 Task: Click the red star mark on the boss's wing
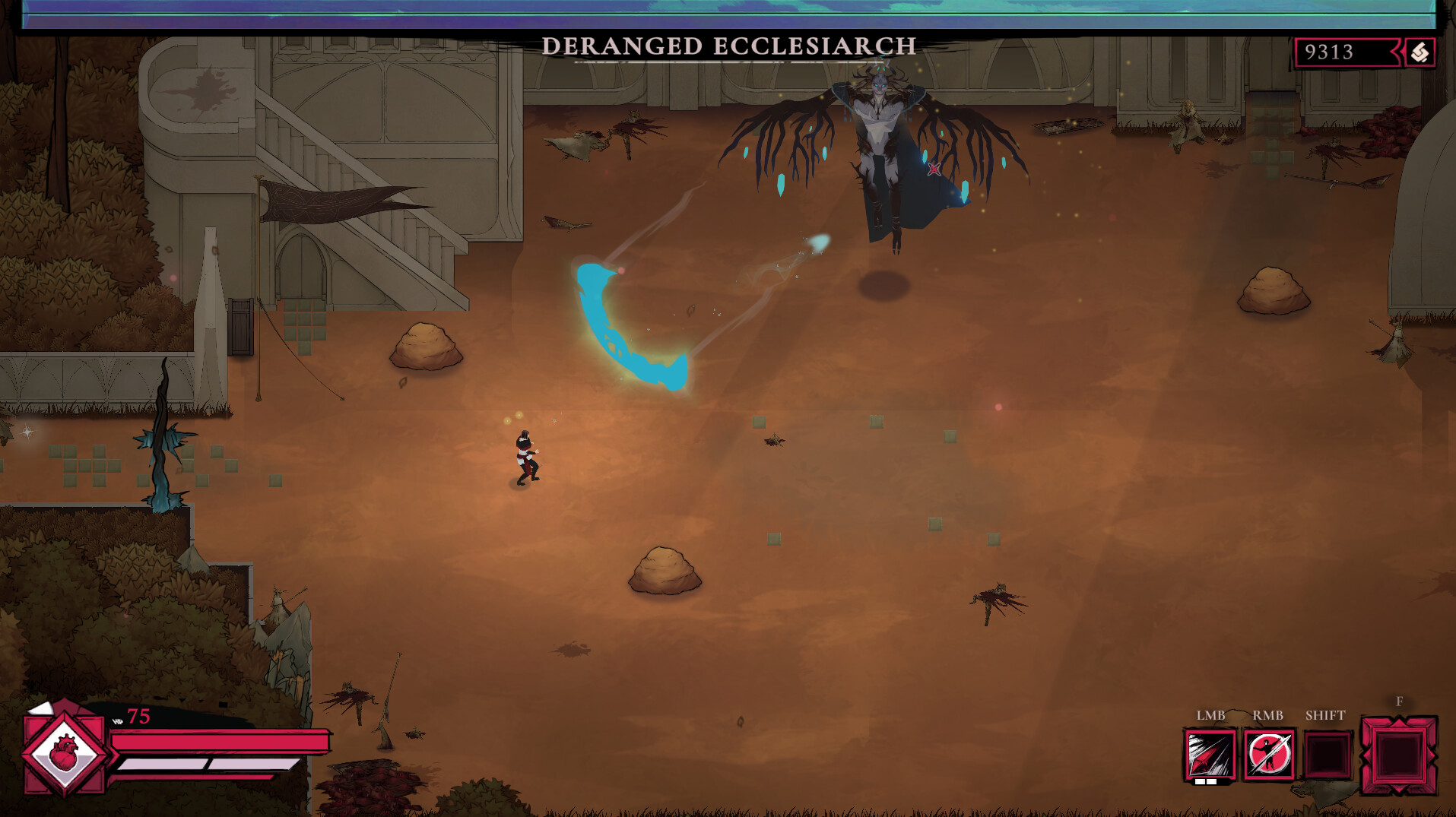tap(934, 170)
